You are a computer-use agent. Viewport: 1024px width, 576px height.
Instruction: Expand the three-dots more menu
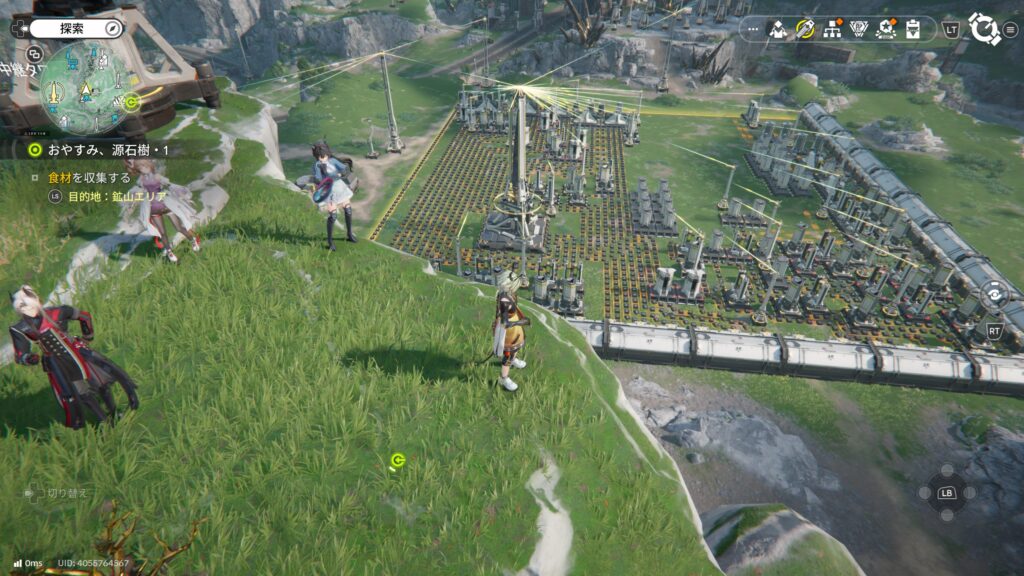coord(753,29)
